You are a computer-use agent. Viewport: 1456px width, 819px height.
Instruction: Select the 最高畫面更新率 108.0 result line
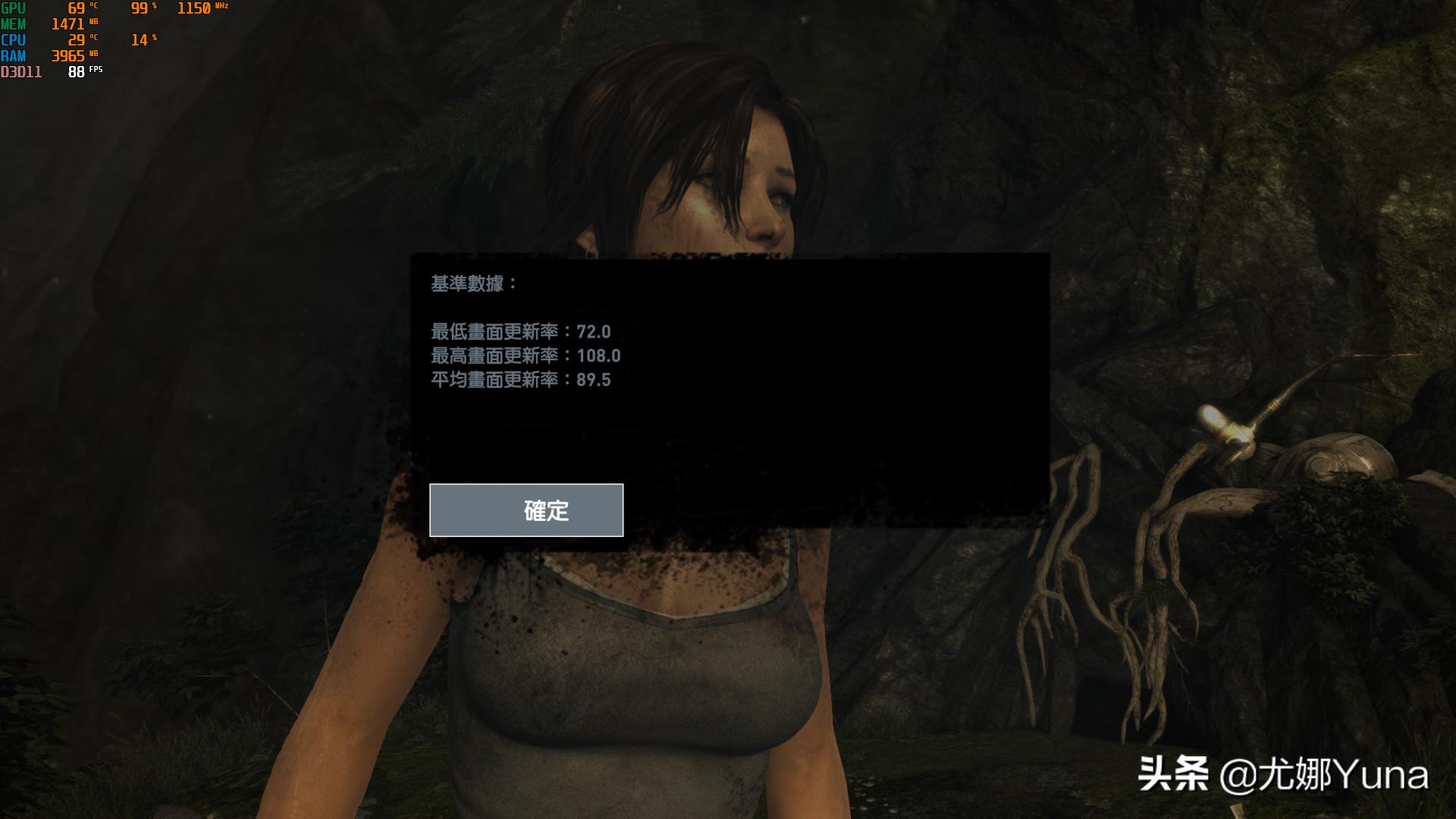(x=526, y=356)
